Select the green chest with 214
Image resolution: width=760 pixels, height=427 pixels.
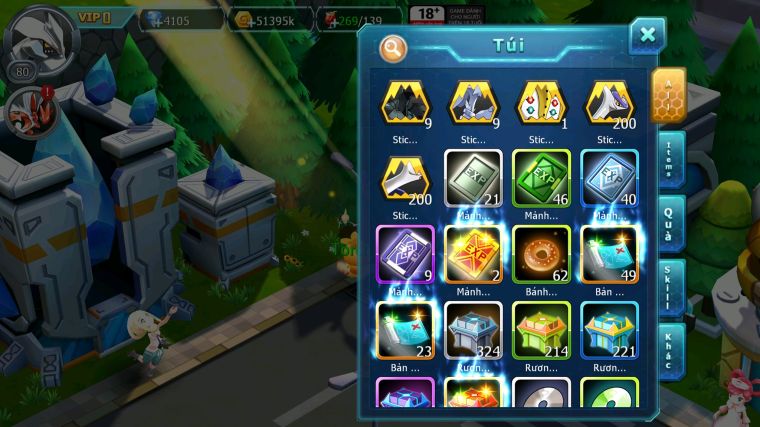[x=541, y=329]
